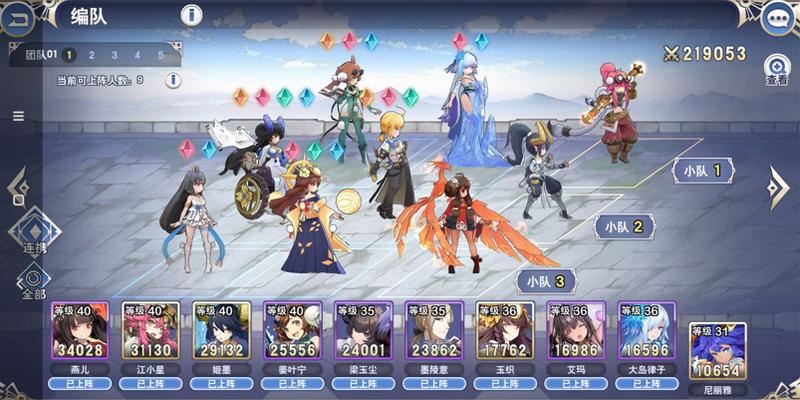Select the 全部 filter button
The image size is (800, 400).
pyautogui.click(x=34, y=280)
